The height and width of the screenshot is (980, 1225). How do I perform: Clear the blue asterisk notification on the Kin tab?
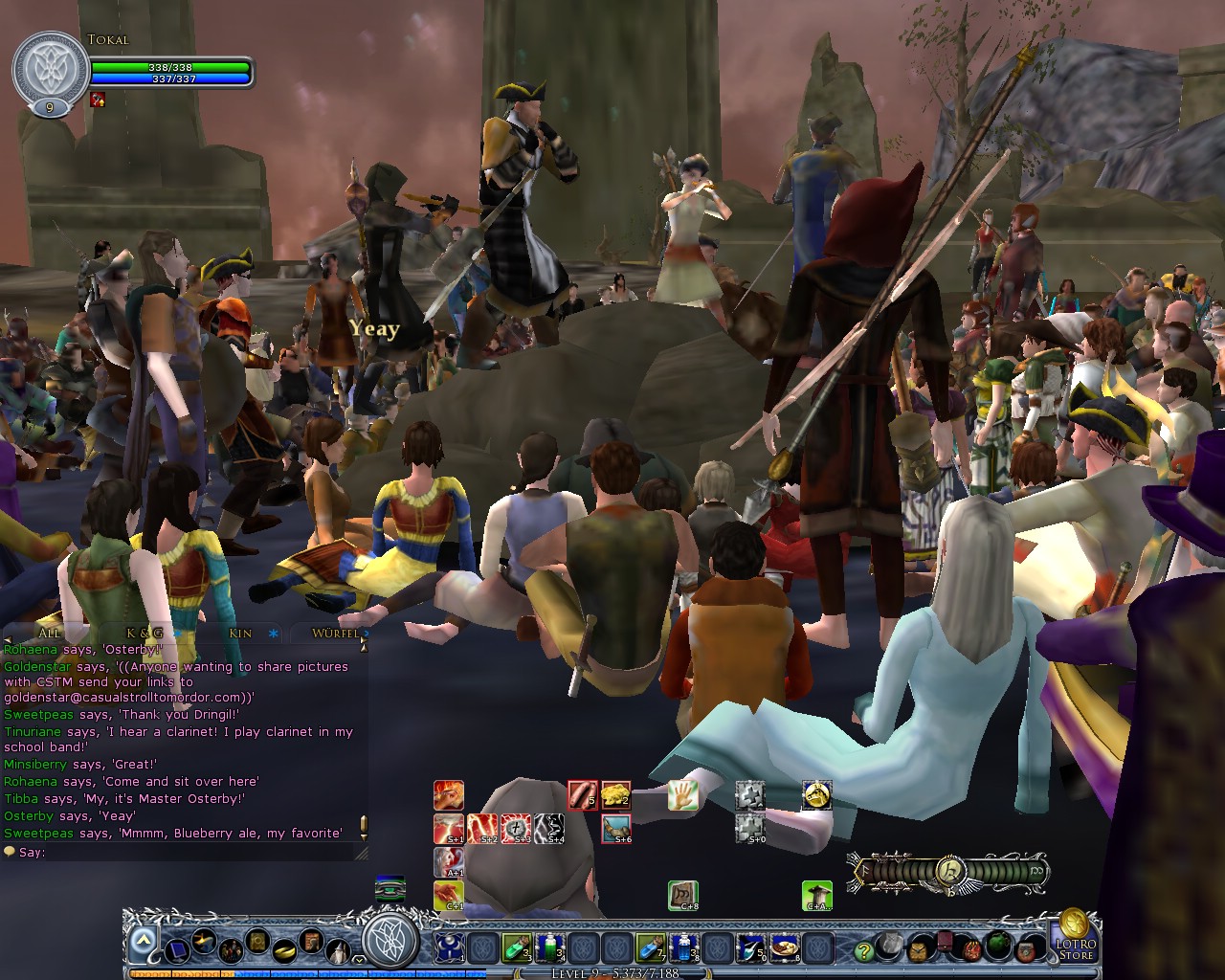tap(274, 635)
